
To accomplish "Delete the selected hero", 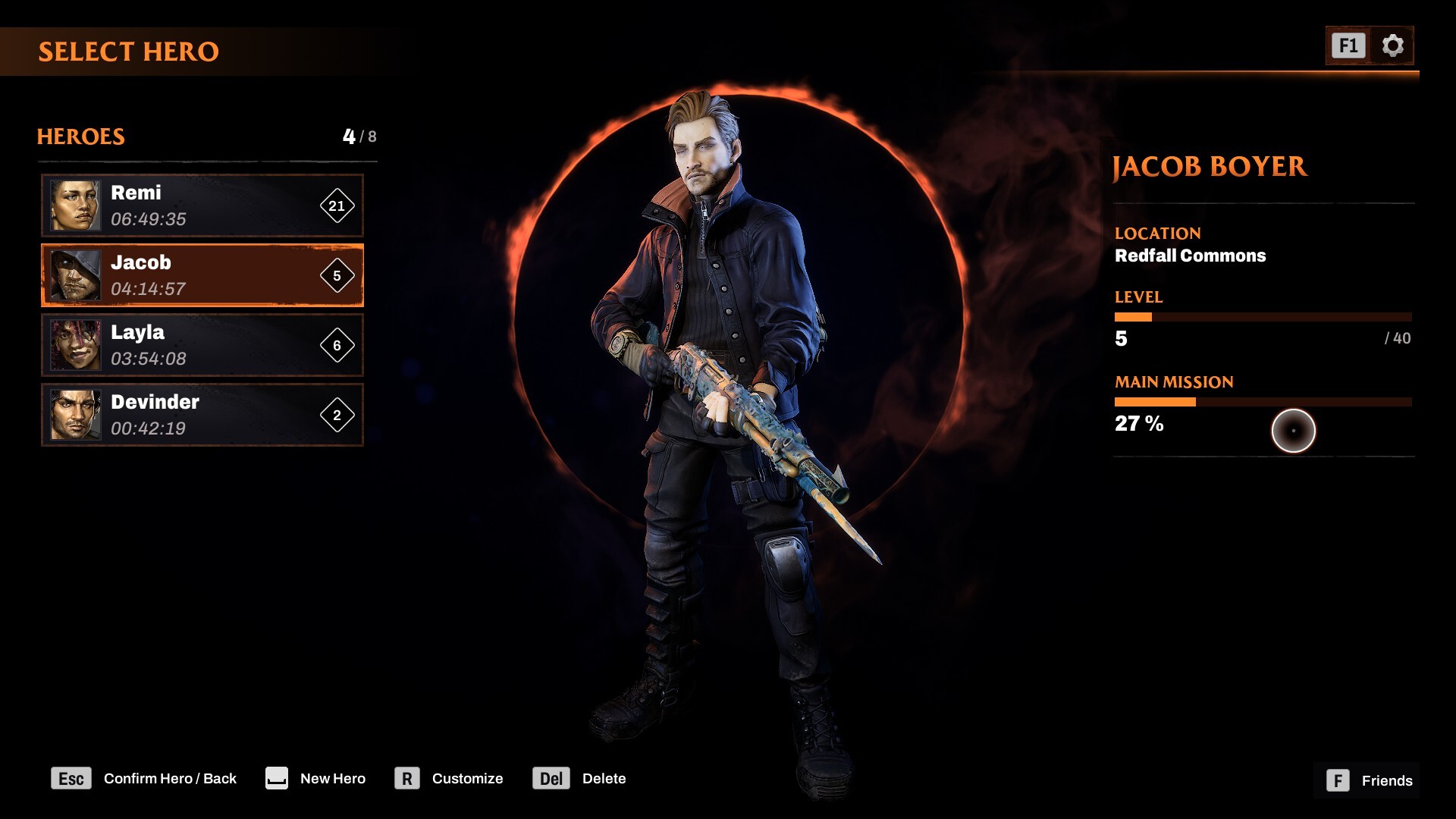I will [579, 779].
